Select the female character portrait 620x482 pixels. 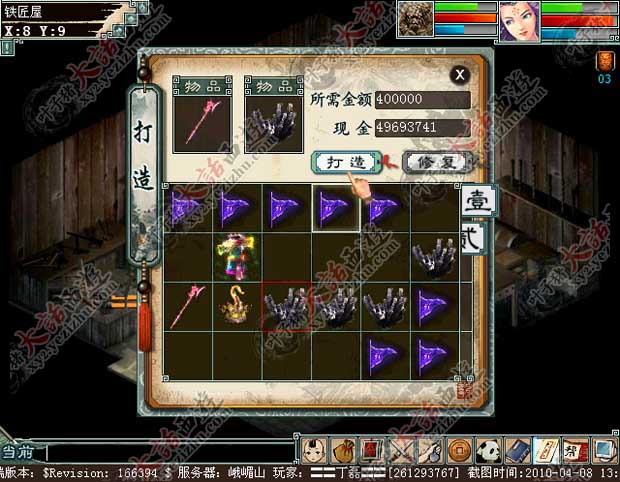tap(520, 20)
